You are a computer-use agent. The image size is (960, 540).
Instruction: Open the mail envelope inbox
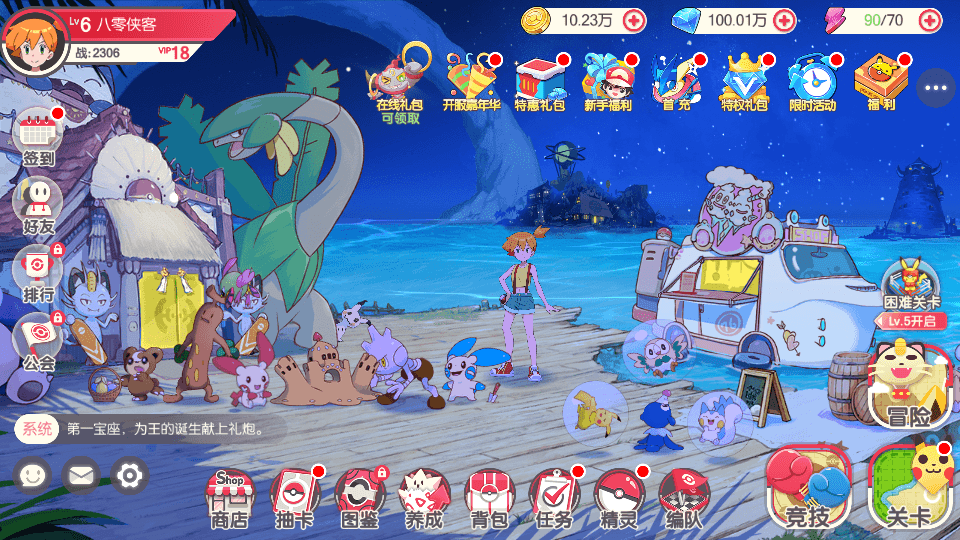tap(81, 474)
